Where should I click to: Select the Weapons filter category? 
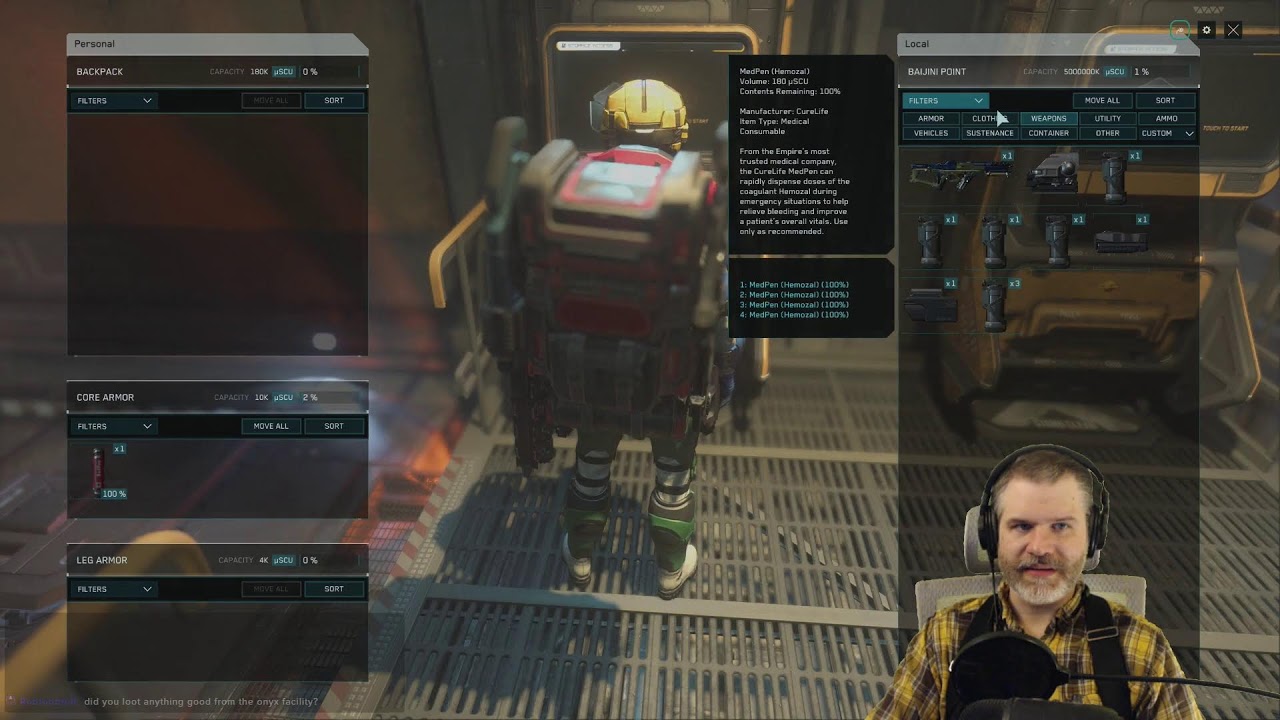pos(1048,118)
